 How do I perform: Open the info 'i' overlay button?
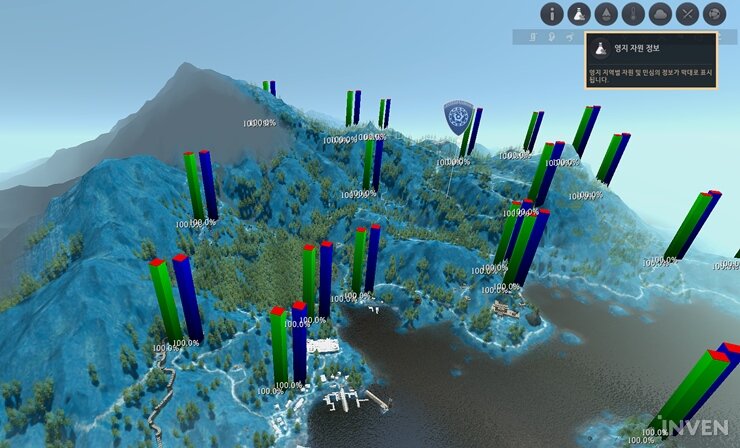click(x=553, y=14)
